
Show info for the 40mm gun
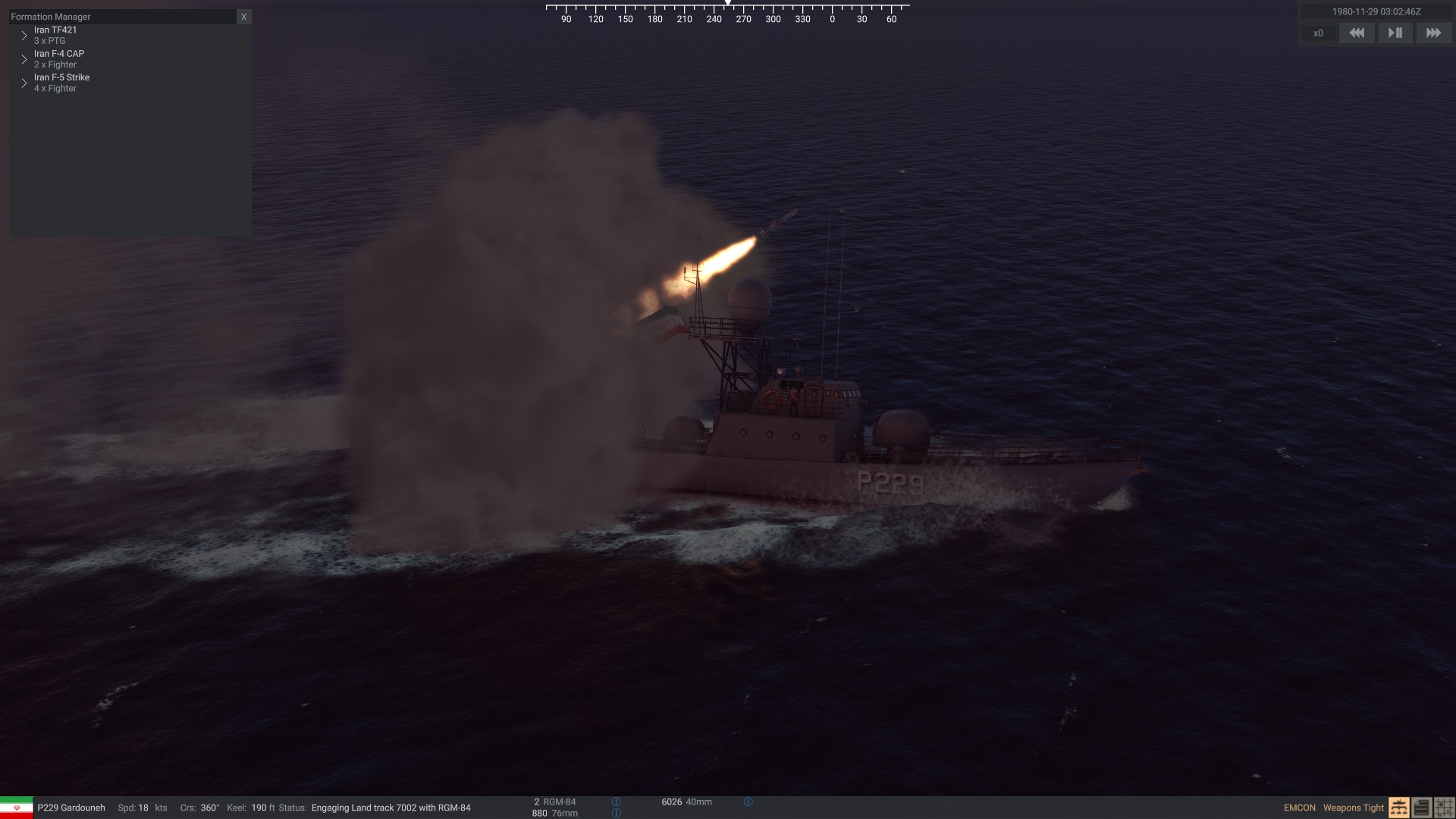coord(748,802)
